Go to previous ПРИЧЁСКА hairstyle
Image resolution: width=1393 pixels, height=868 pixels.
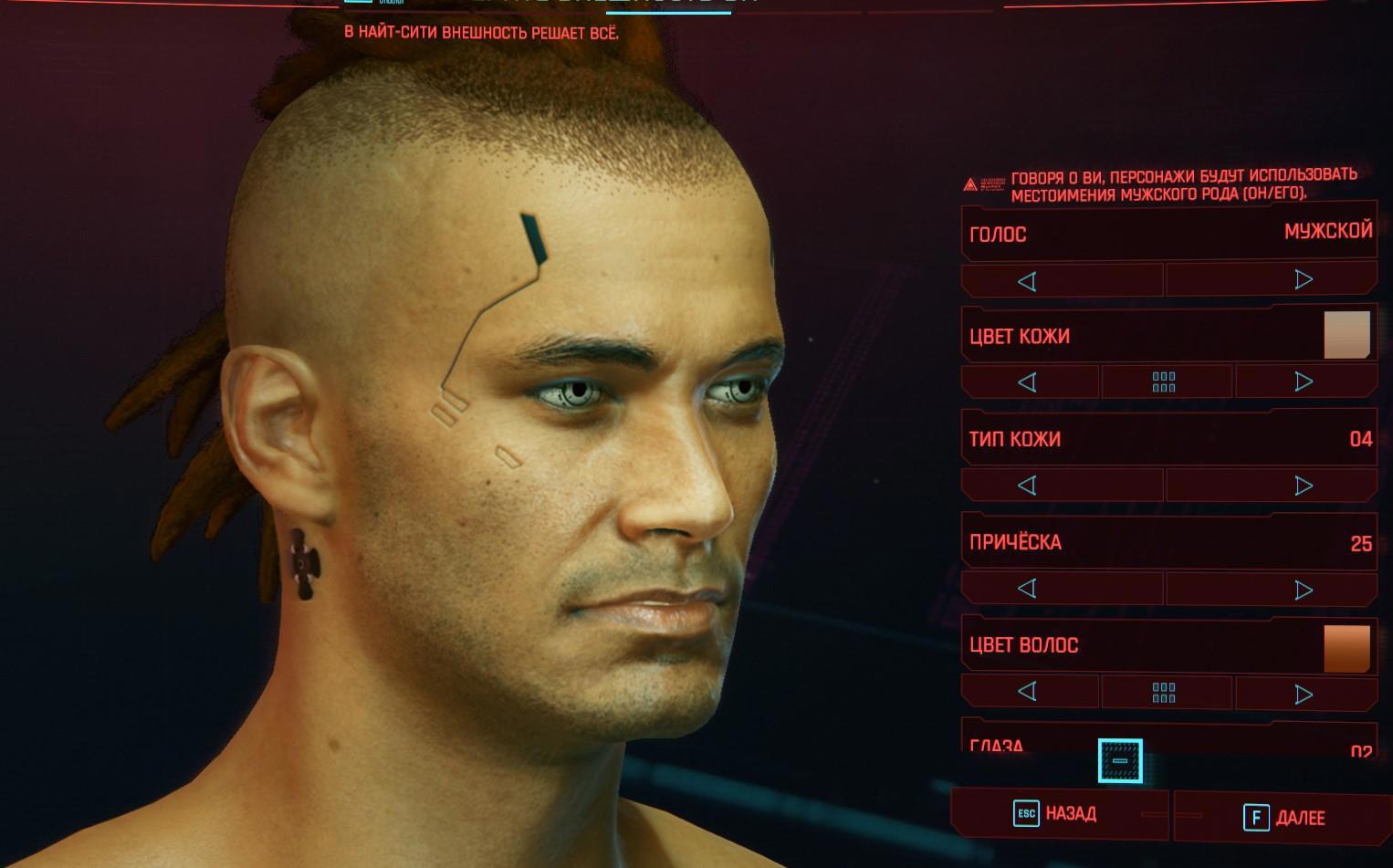coord(1027,589)
